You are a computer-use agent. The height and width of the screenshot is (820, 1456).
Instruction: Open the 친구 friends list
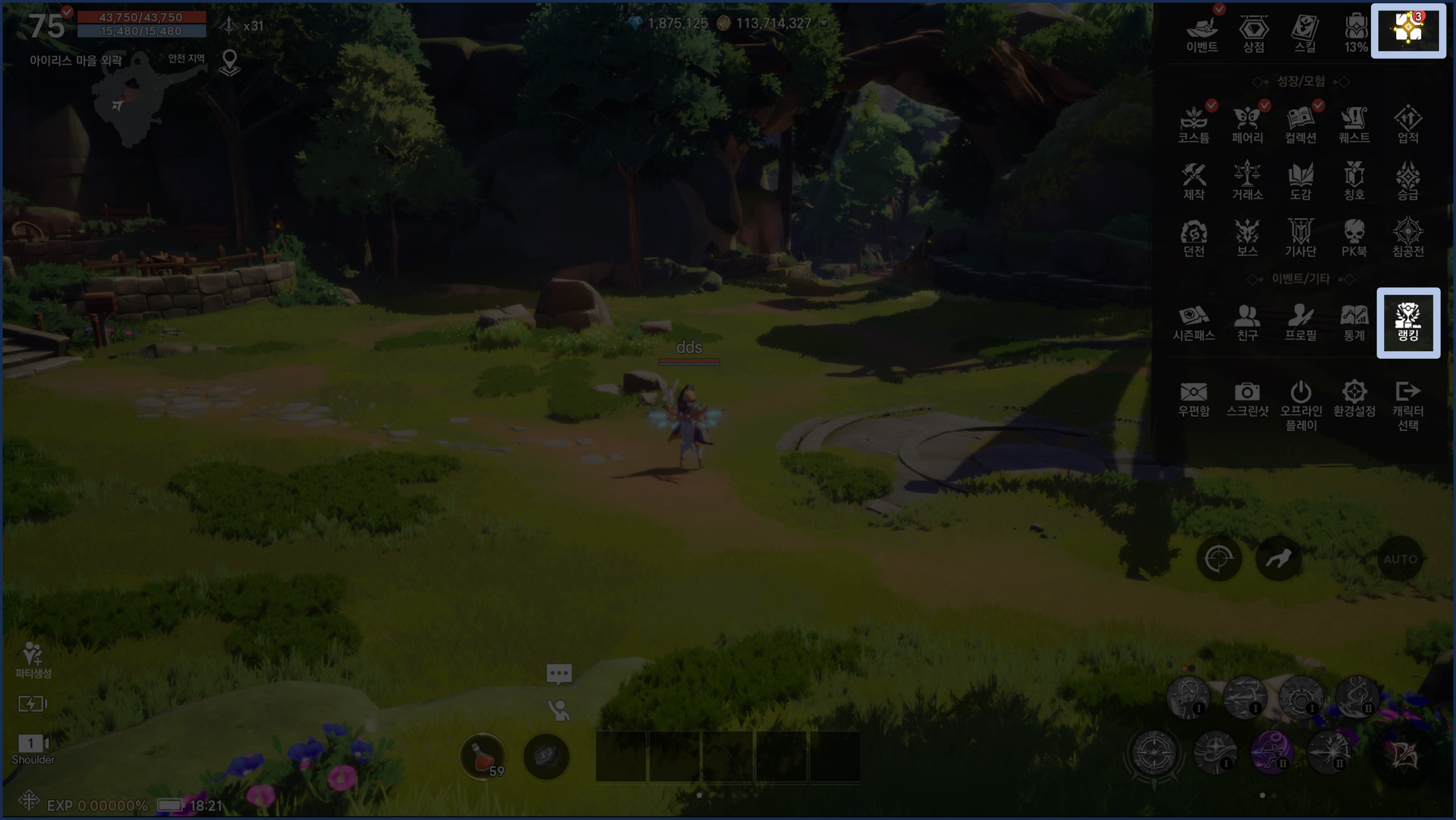pos(1247,323)
